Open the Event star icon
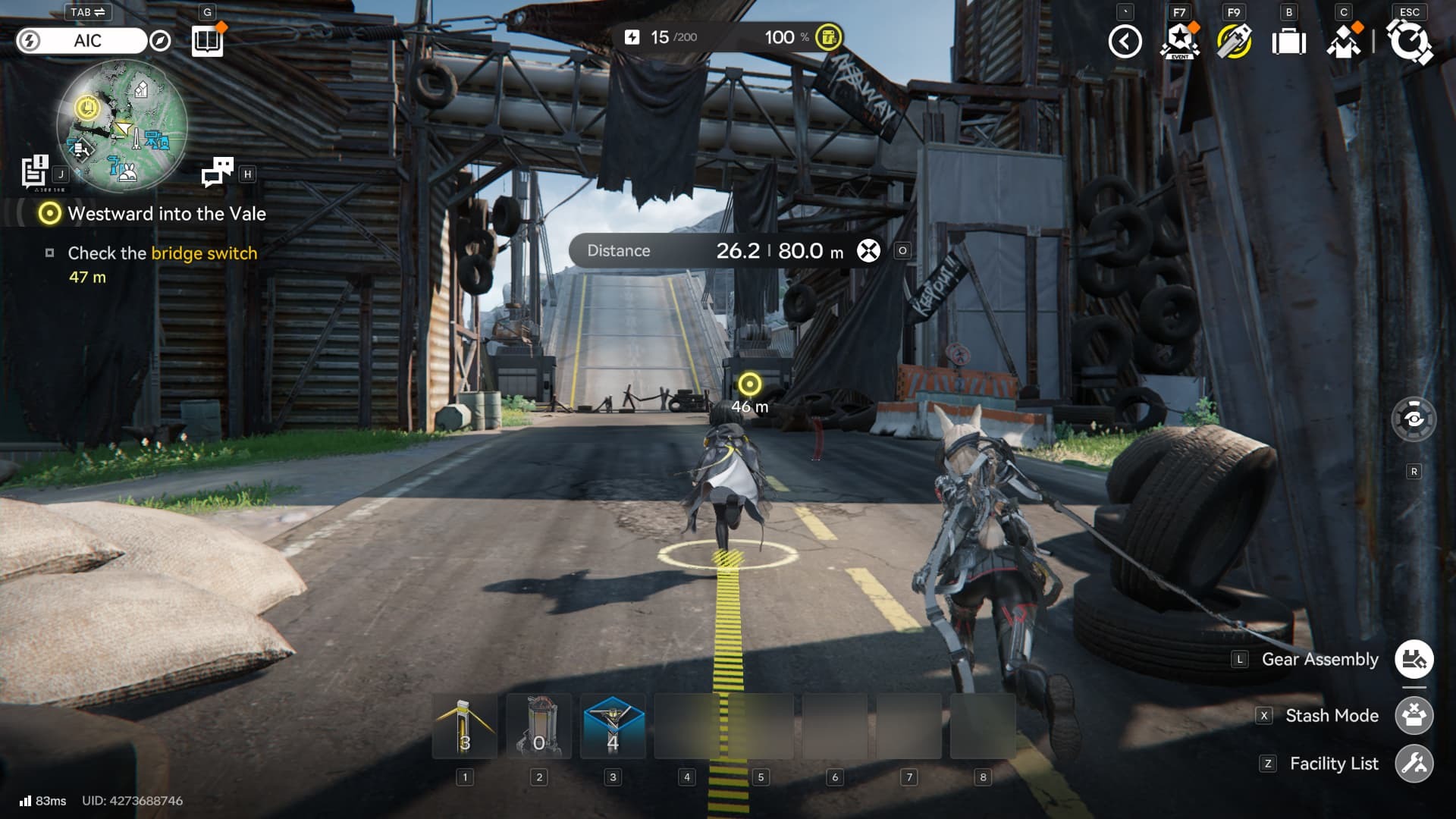 [x=1179, y=42]
